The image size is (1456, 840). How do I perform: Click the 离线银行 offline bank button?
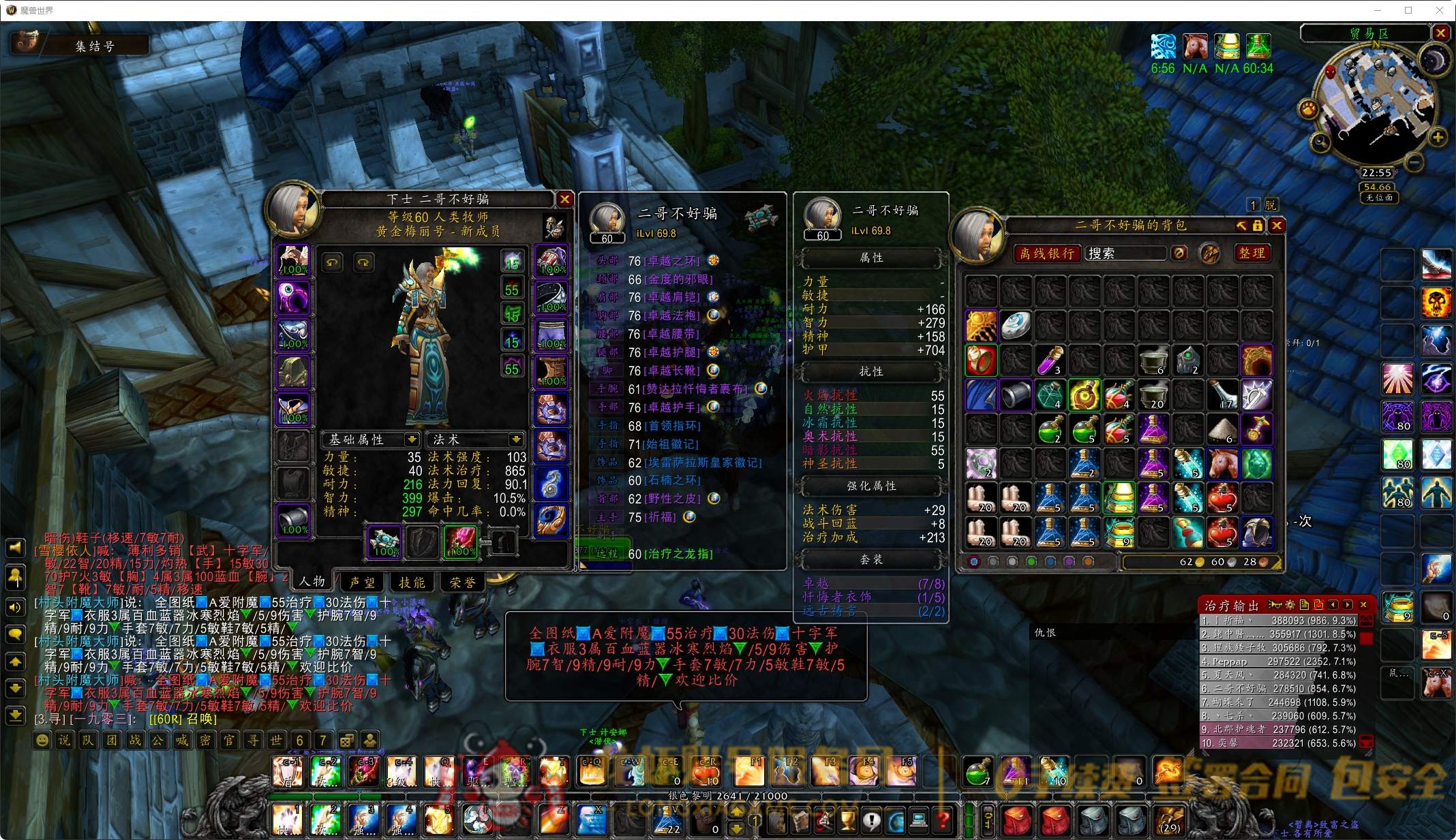(1047, 253)
